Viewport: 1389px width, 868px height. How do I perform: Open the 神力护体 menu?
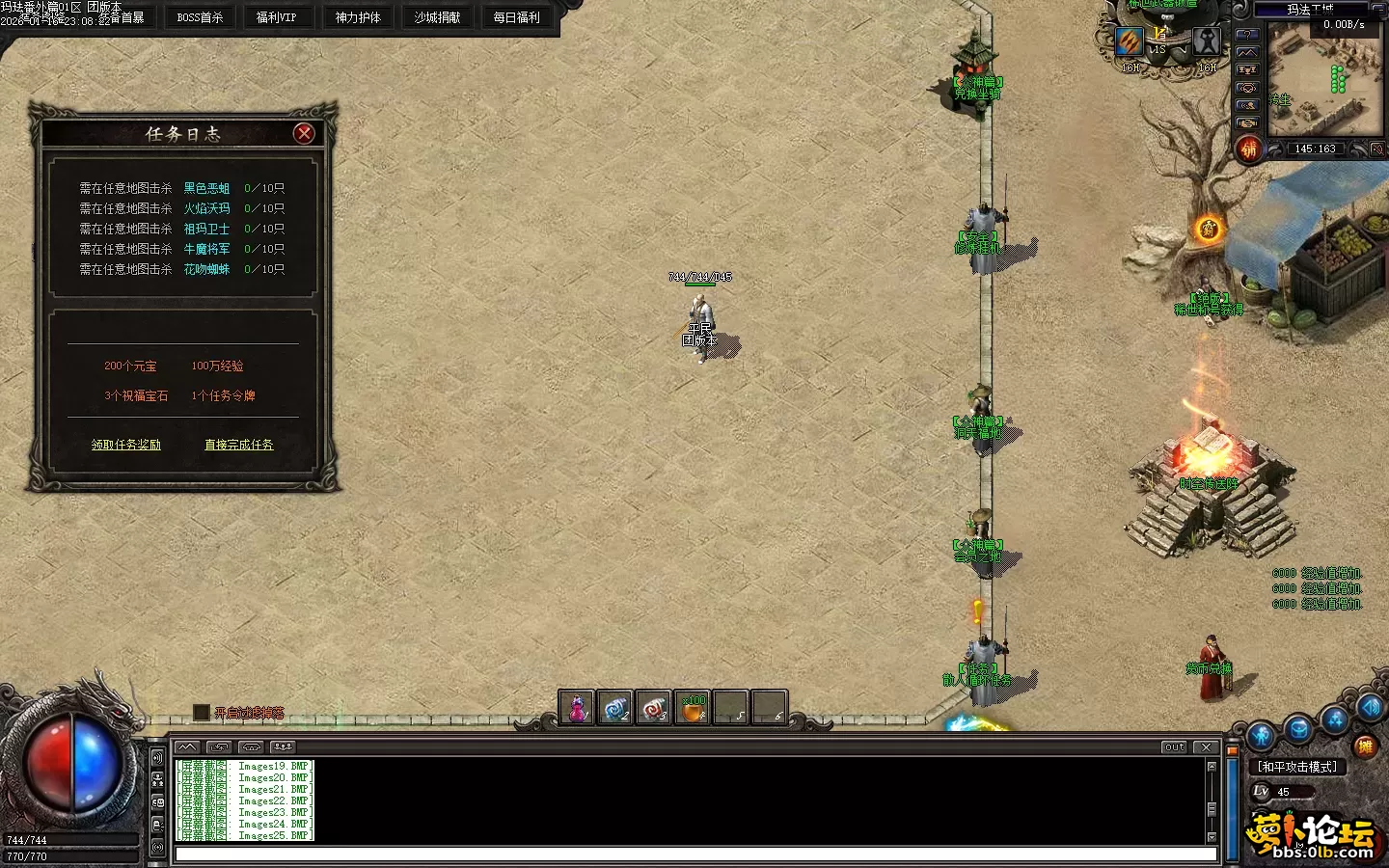click(358, 17)
